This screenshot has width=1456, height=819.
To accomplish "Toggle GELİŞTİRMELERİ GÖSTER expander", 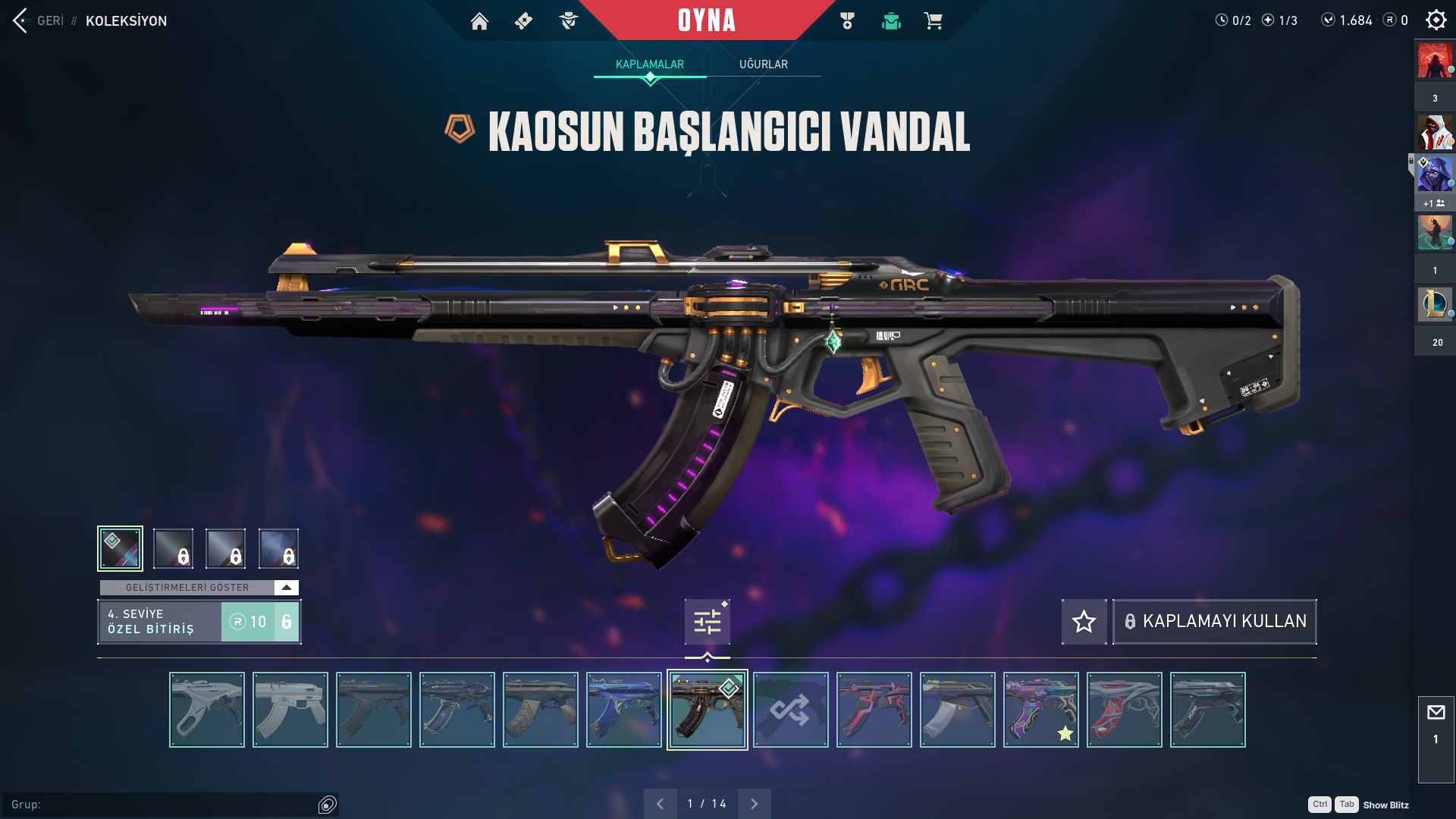I will click(x=286, y=588).
